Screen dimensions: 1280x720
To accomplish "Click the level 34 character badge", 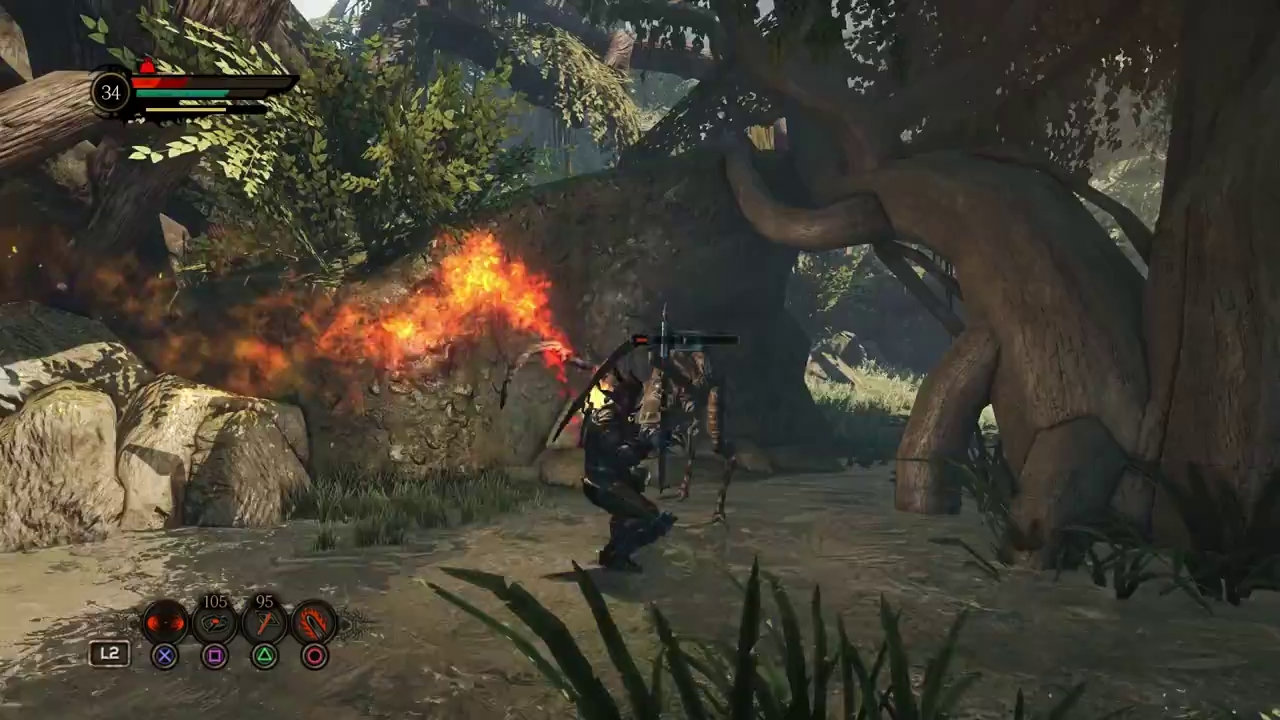I will click(111, 92).
